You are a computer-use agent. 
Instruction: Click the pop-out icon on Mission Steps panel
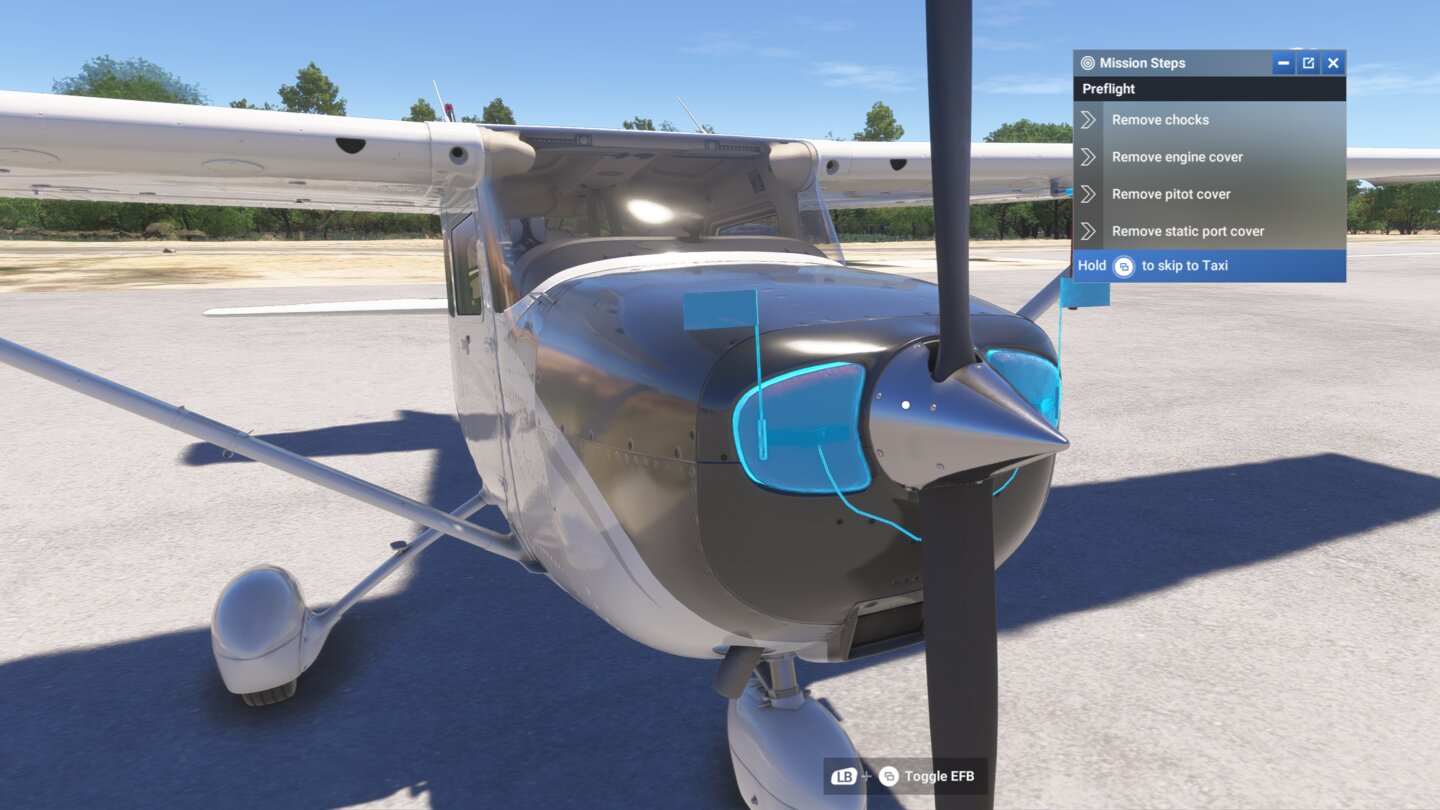click(x=1308, y=62)
